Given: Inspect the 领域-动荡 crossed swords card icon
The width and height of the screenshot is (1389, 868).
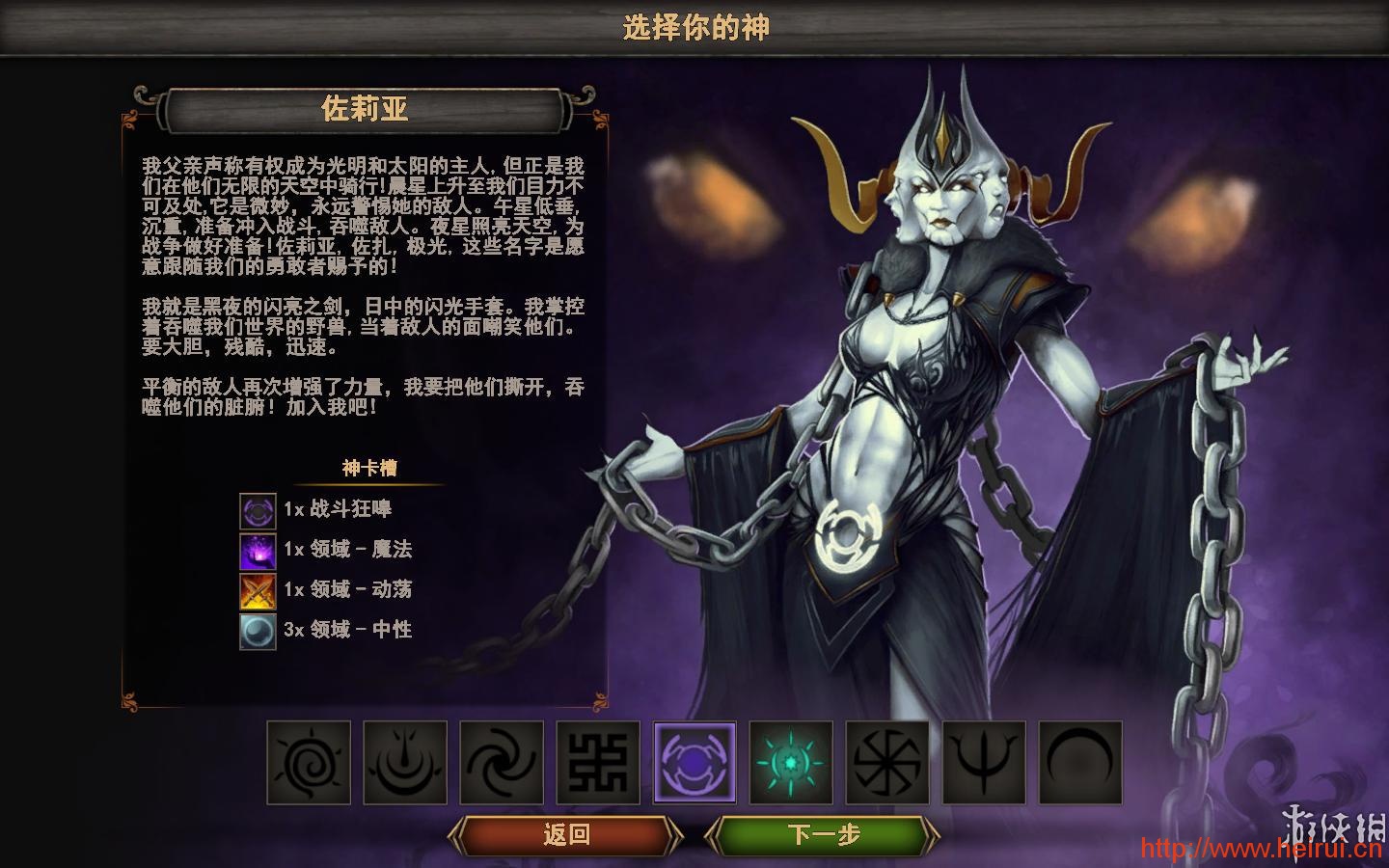Looking at the screenshot, I should (x=258, y=591).
